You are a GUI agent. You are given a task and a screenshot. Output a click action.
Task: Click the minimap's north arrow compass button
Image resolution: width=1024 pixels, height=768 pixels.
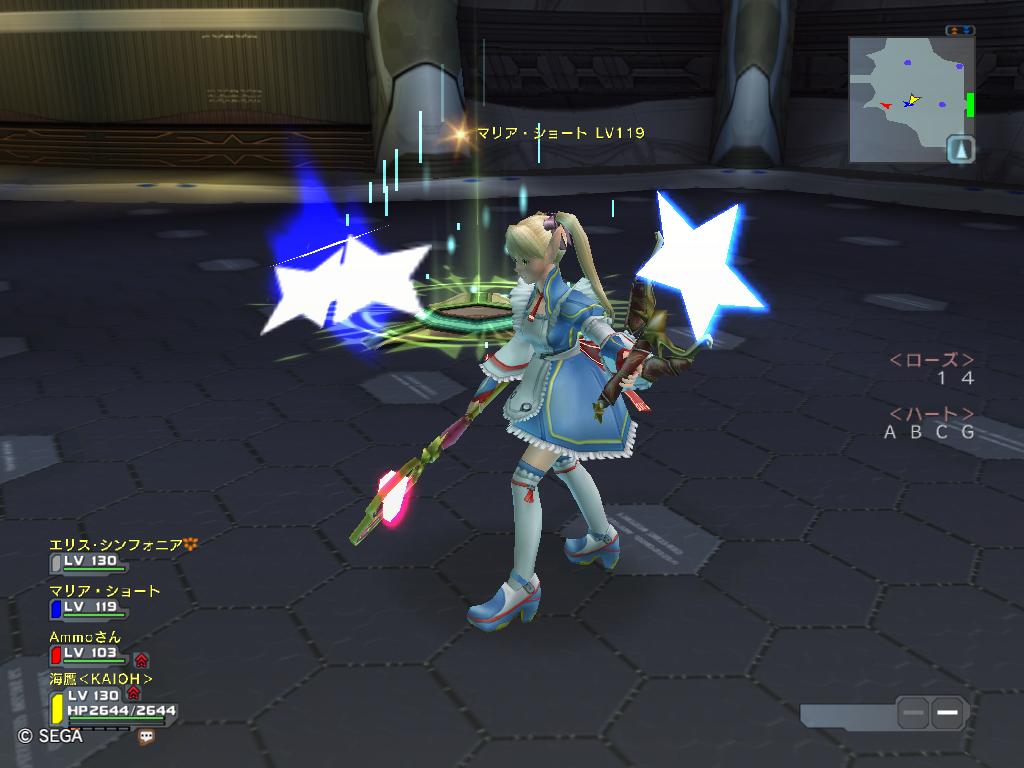[960, 149]
